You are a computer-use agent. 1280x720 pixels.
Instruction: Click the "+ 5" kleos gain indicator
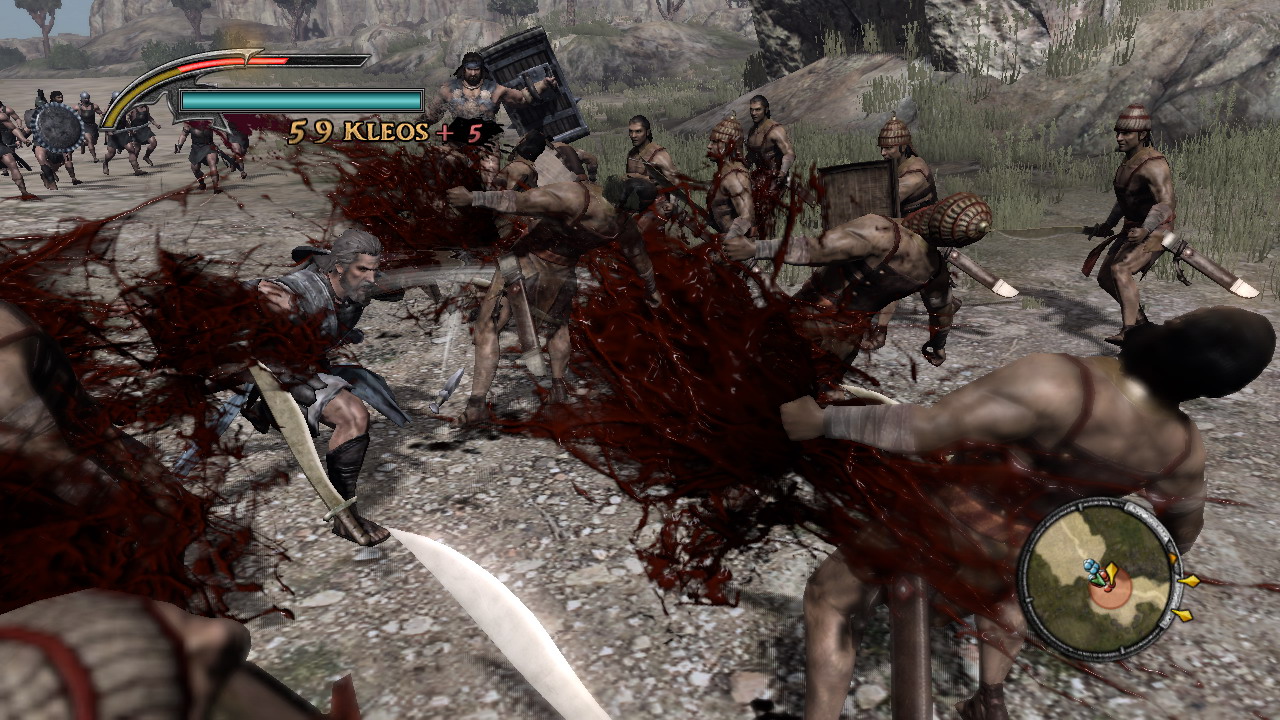click(x=460, y=131)
